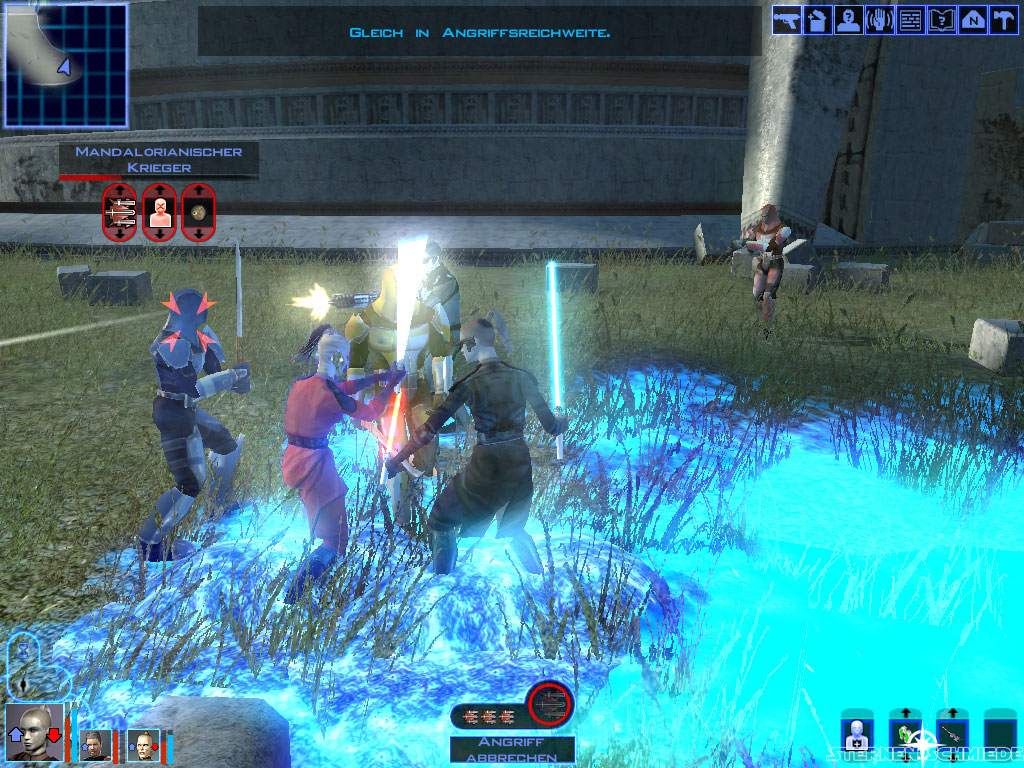Image resolution: width=1024 pixels, height=768 pixels.
Task: Open the equipment screen with the blaster icon
Action: (x=787, y=20)
